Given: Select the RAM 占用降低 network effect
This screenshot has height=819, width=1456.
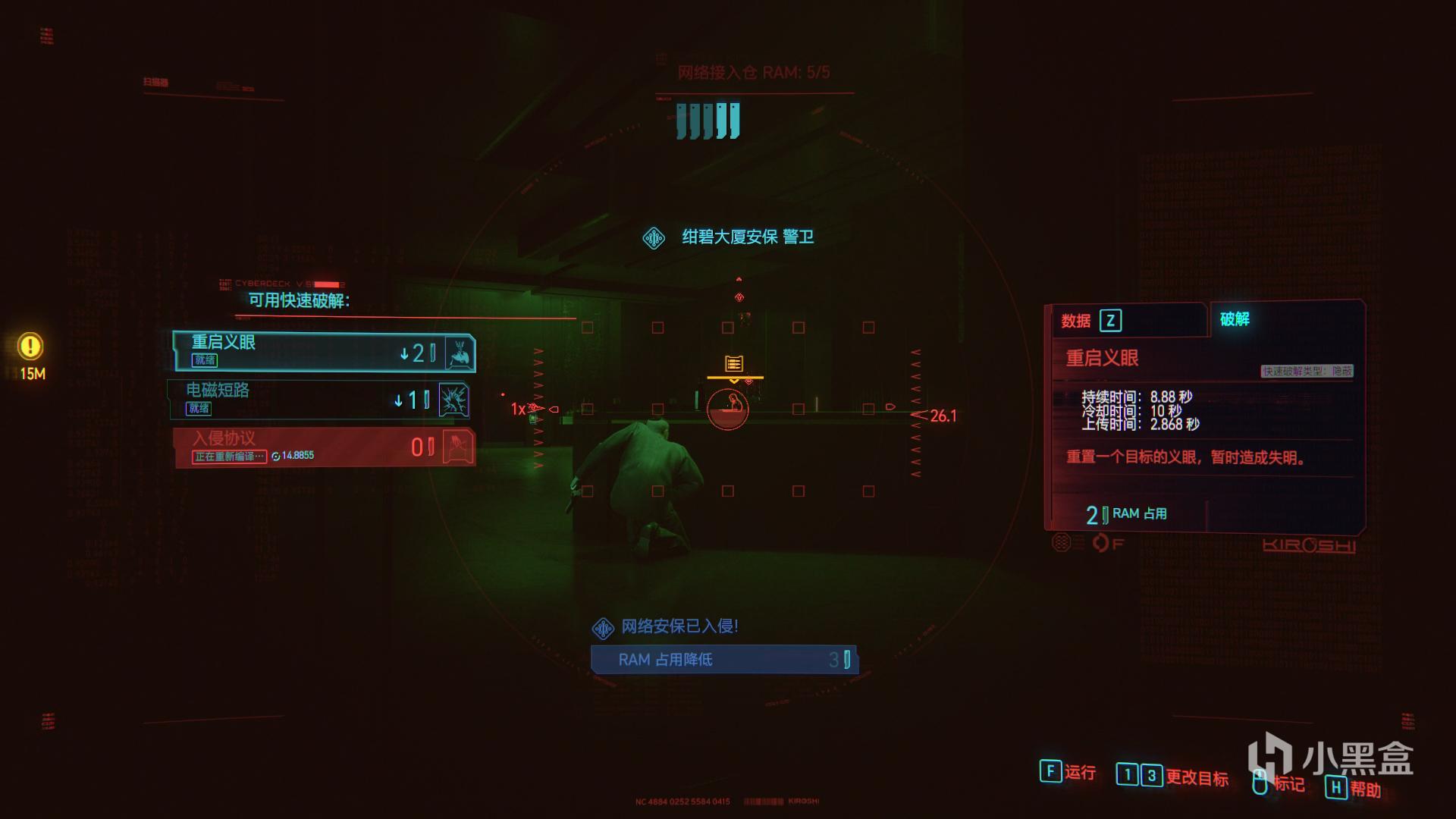Looking at the screenshot, I should (x=724, y=659).
